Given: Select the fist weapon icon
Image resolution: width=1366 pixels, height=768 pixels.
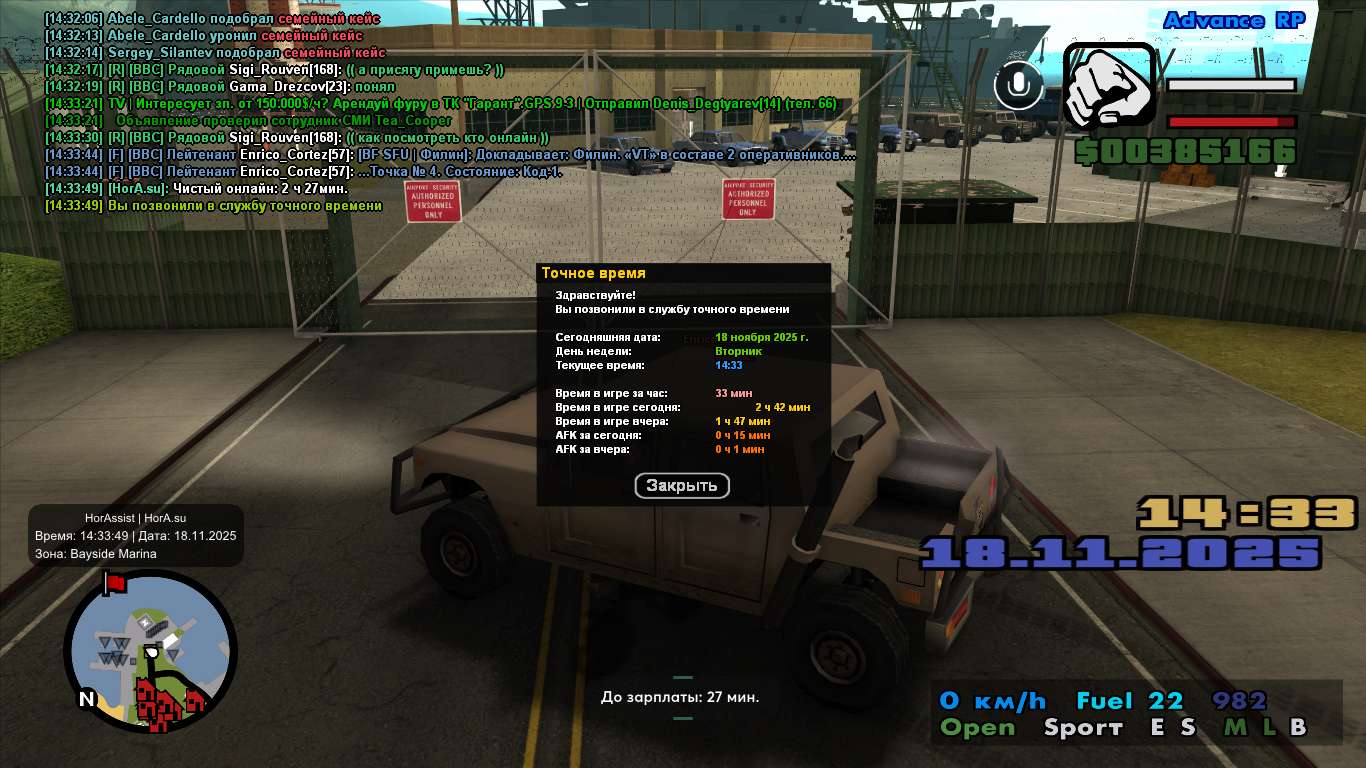Looking at the screenshot, I should [x=1109, y=86].
